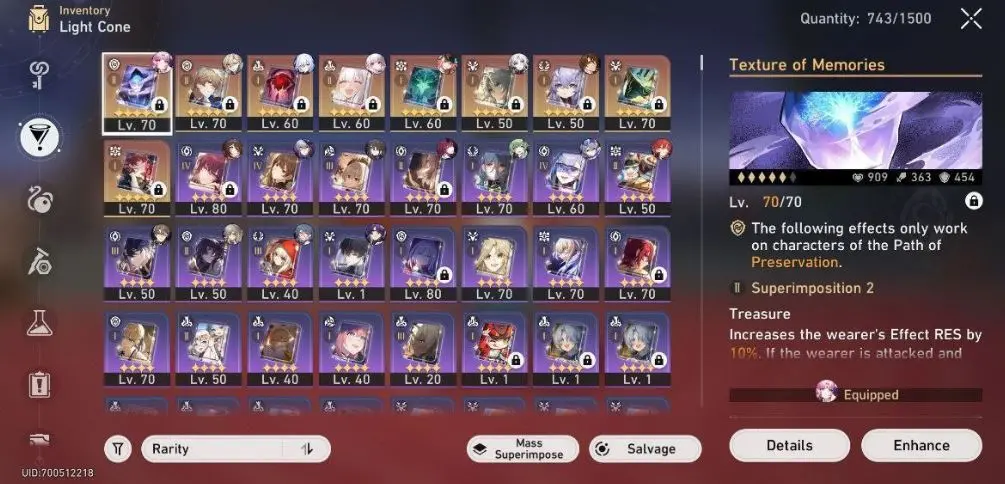Open Details for Texture of Memories
Viewport: 1005px width, 484px height.
tap(789, 445)
